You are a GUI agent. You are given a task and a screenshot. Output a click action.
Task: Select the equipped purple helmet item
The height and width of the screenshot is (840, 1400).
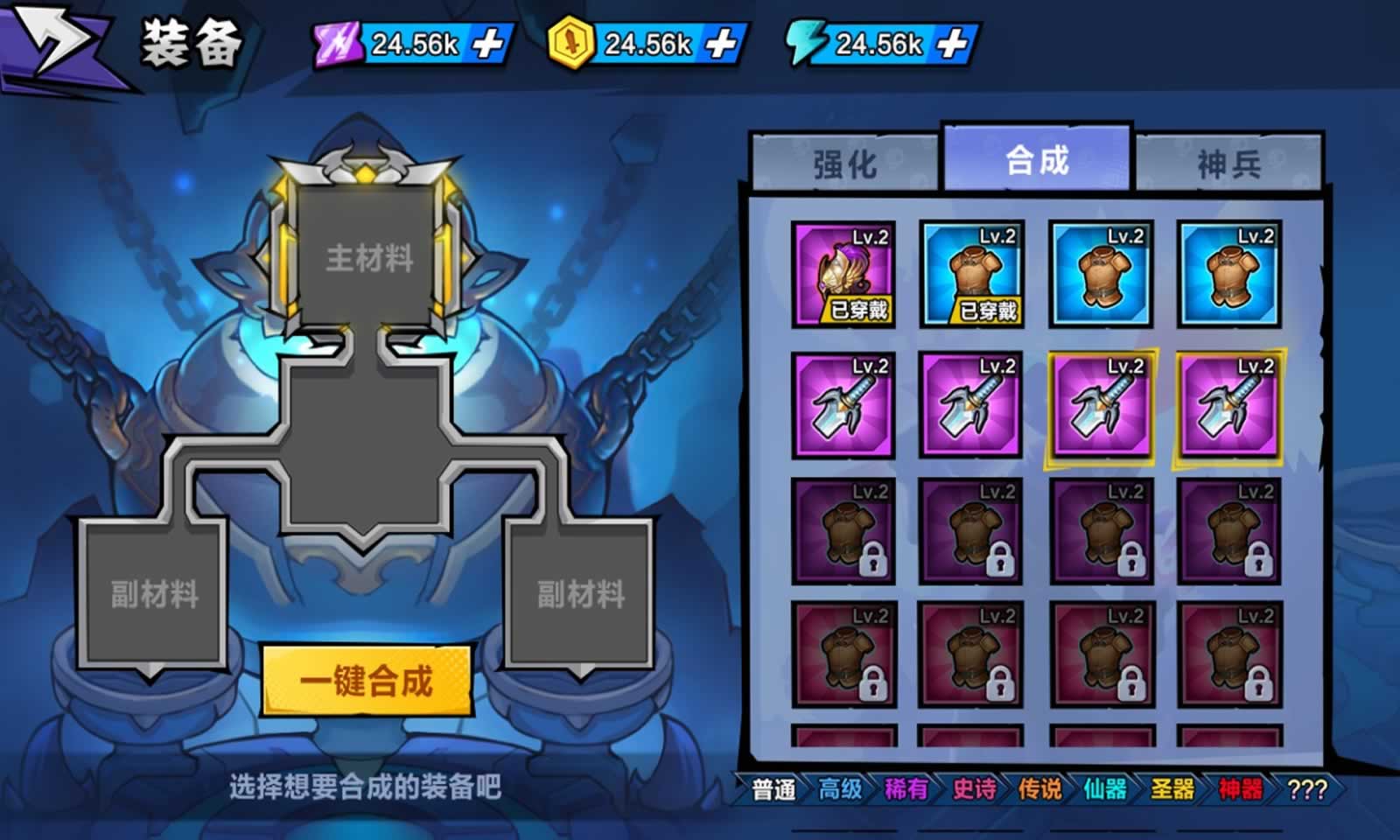(843, 276)
